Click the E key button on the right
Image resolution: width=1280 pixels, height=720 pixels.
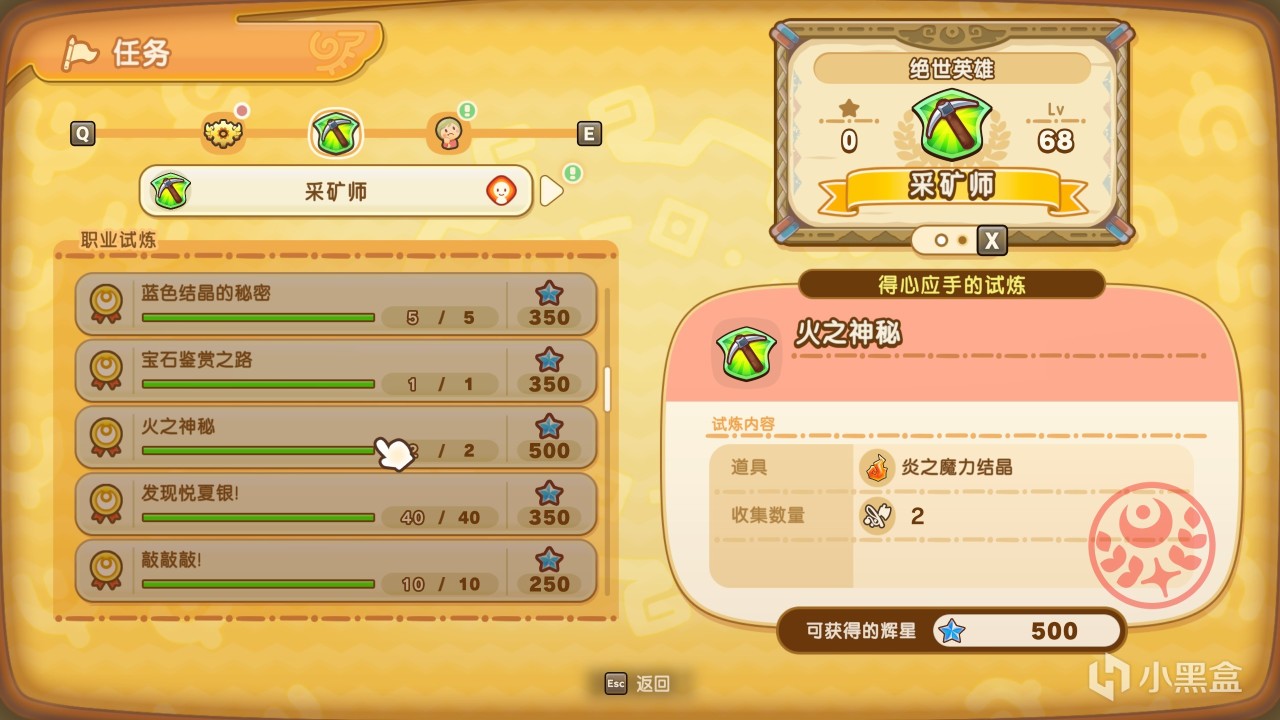(588, 133)
